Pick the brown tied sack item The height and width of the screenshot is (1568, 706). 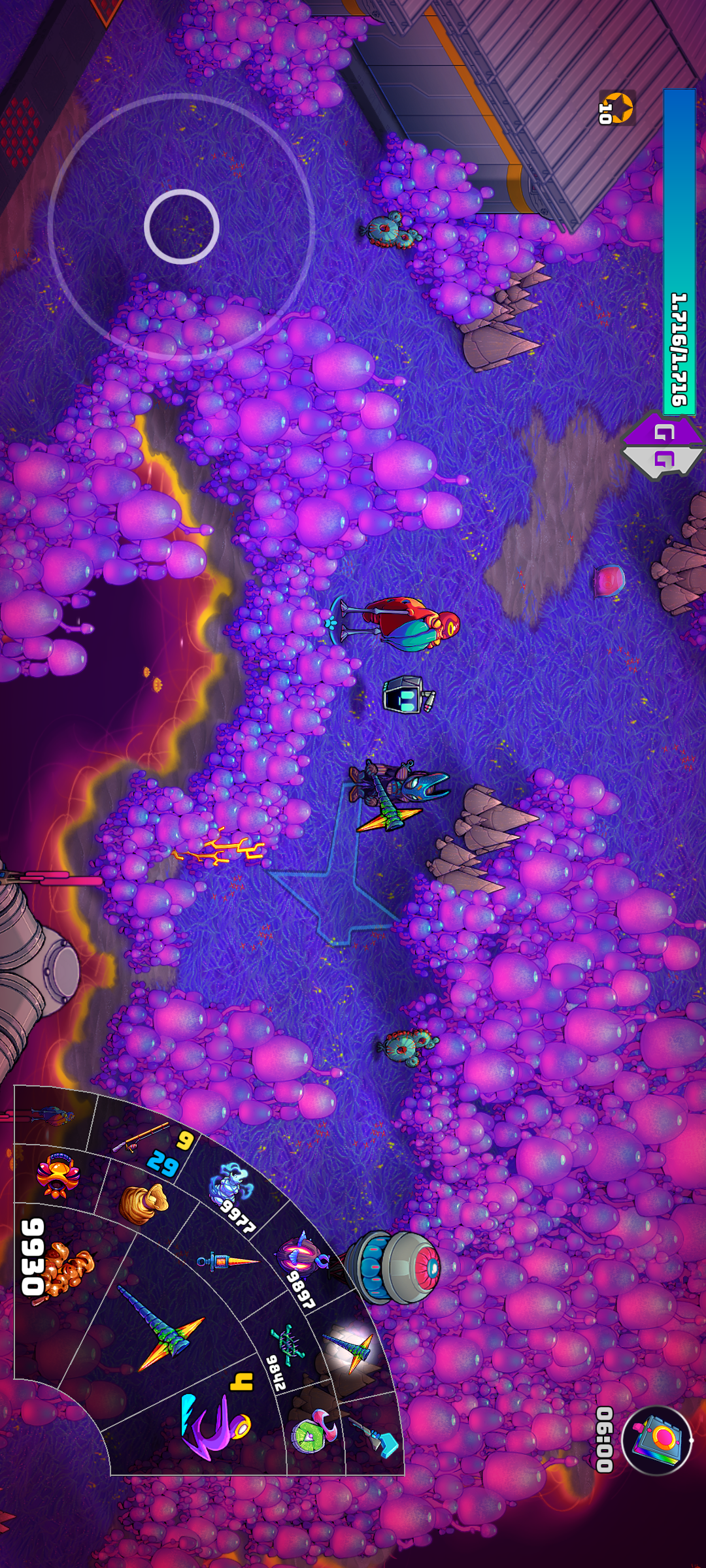143,1203
